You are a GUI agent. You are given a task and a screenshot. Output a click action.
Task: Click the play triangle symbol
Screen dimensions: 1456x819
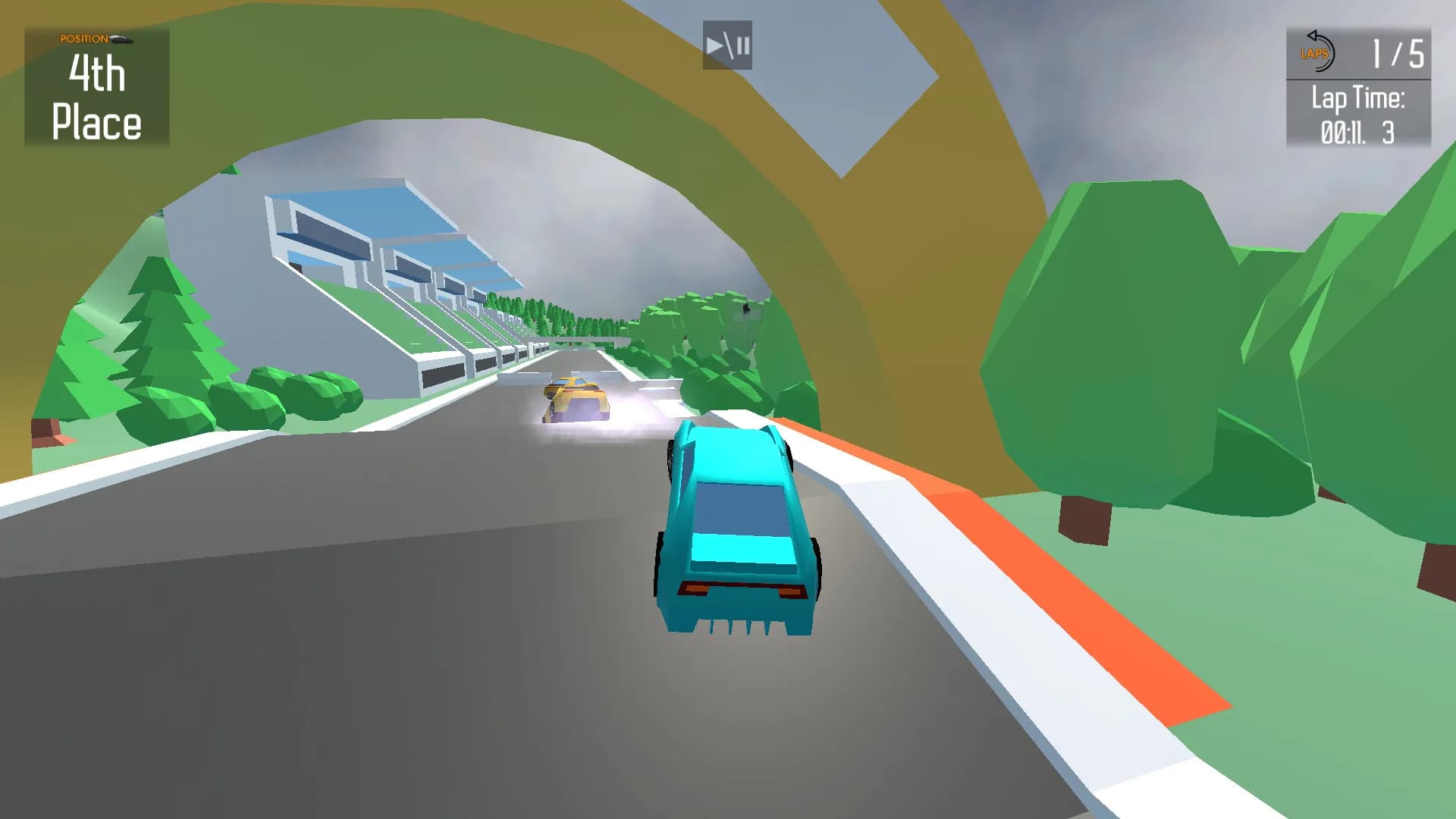click(716, 47)
